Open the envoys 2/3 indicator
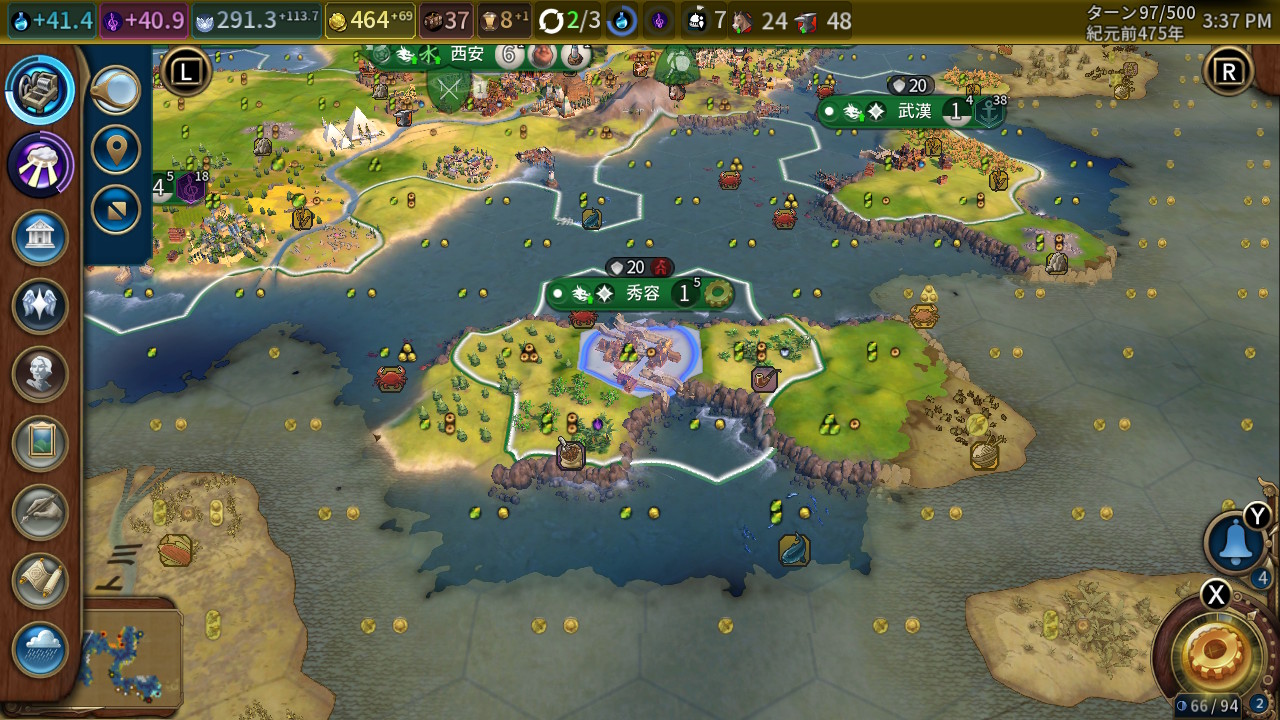This screenshot has width=1280, height=720. tap(570, 20)
